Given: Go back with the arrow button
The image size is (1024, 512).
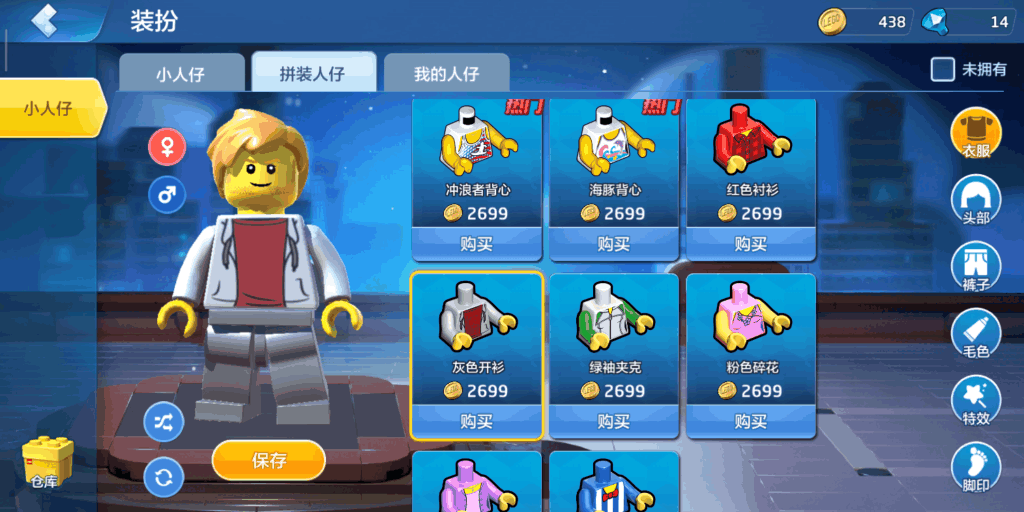Looking at the screenshot, I should 44,21.
